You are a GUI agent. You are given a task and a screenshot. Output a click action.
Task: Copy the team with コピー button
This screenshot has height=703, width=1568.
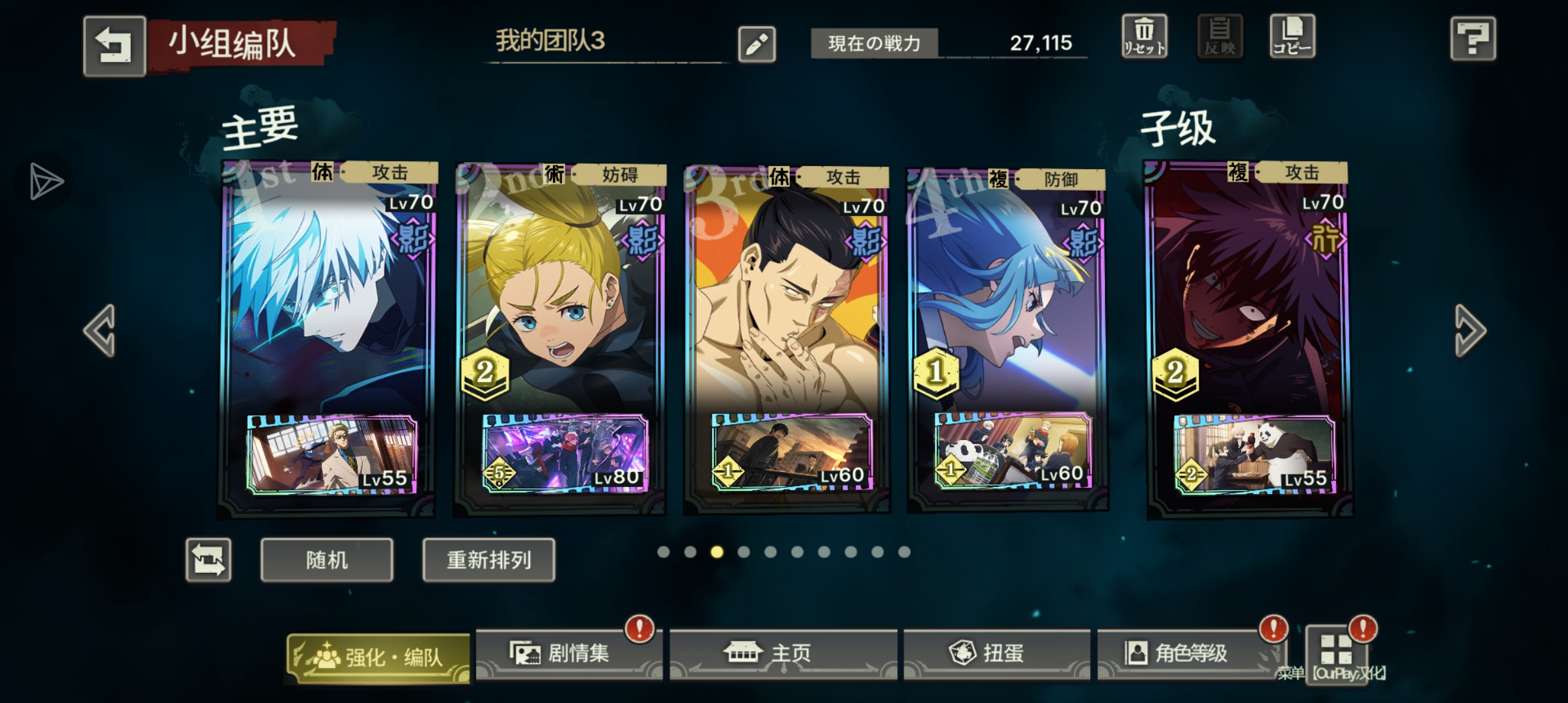[x=1292, y=36]
